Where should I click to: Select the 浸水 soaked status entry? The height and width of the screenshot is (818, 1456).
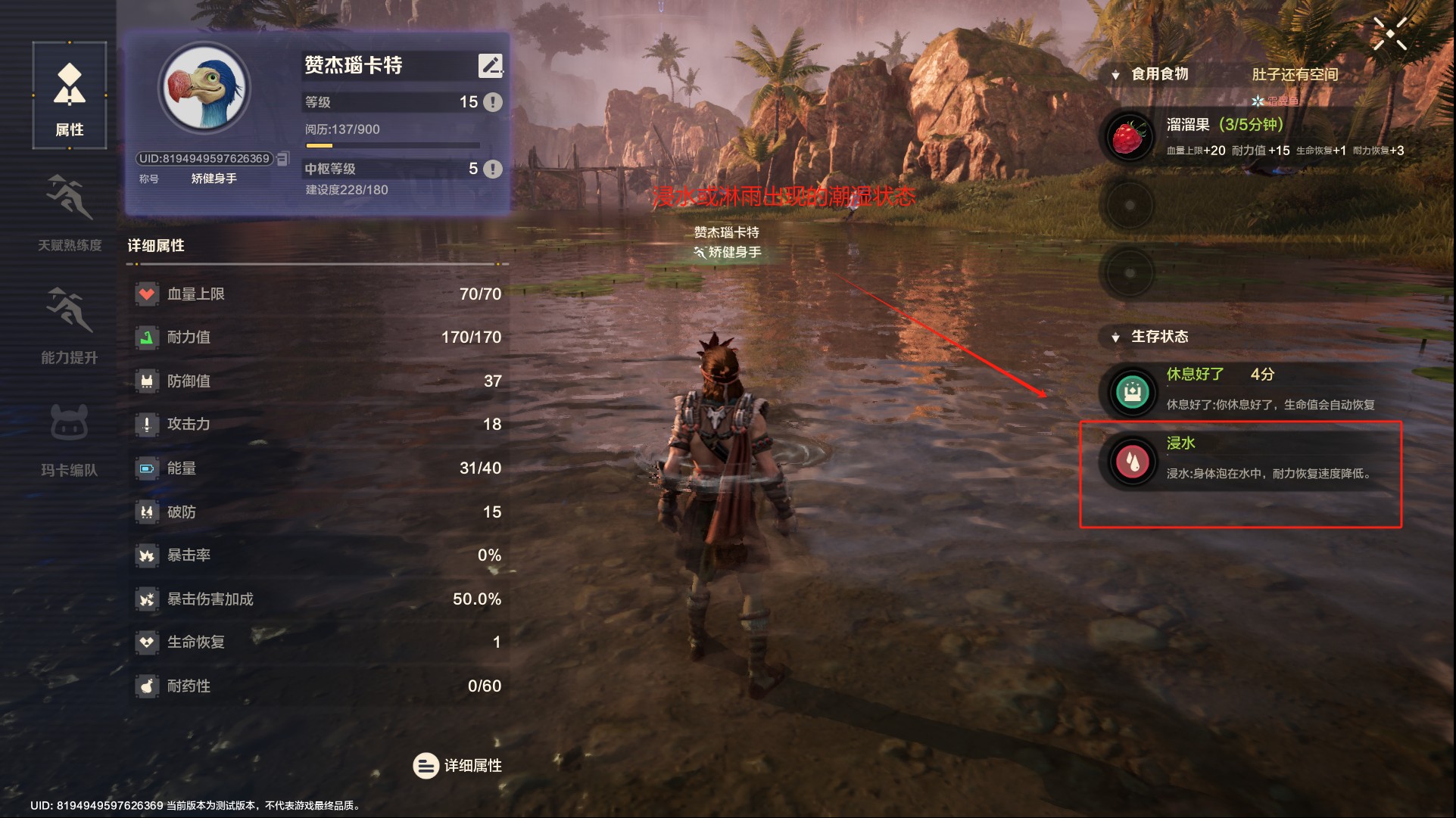pyautogui.click(x=1242, y=460)
